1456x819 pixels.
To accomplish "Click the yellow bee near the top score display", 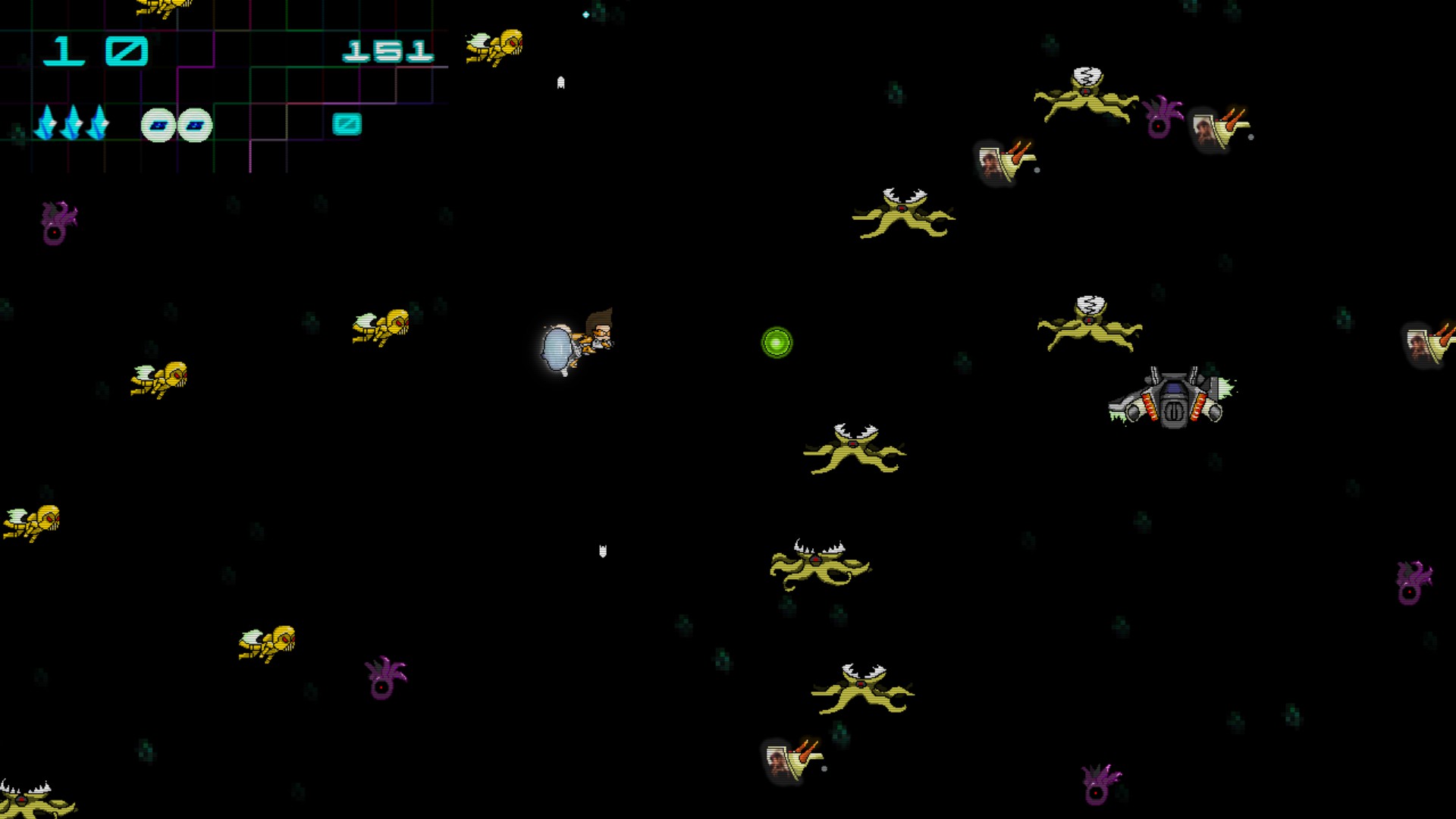I will point(493,45).
